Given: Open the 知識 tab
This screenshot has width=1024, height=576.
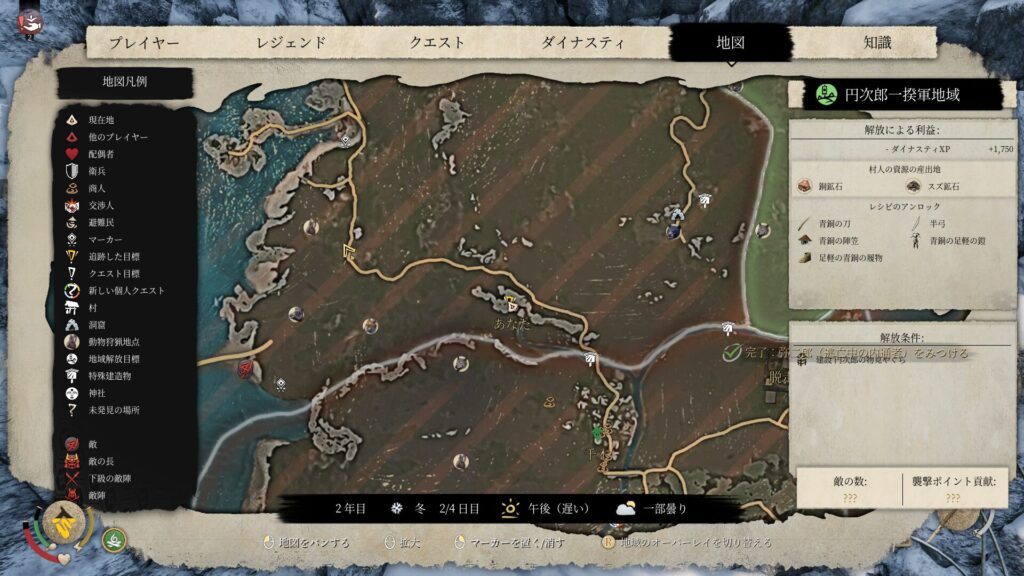Looking at the screenshot, I should [x=877, y=43].
